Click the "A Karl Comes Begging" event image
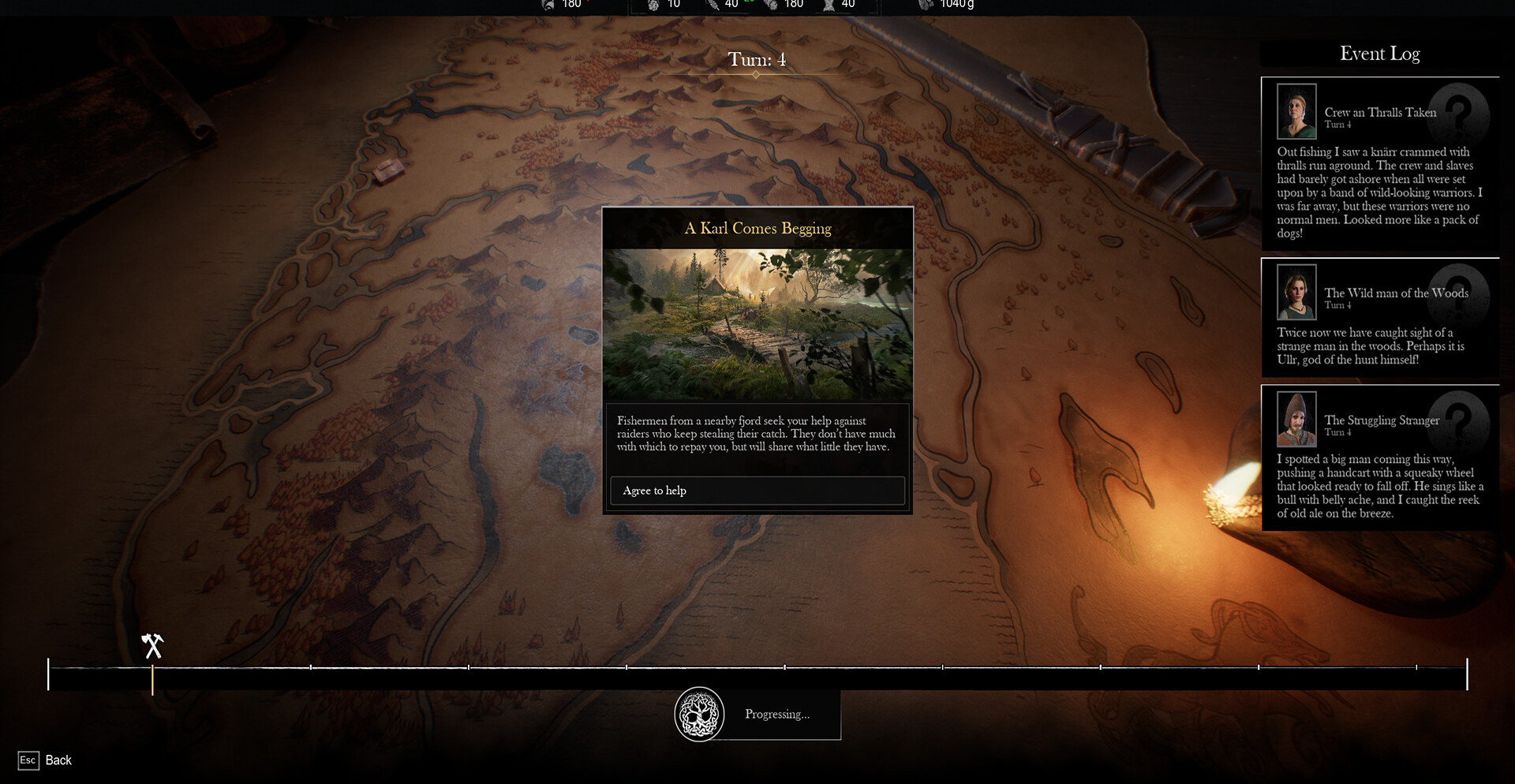 click(757, 324)
